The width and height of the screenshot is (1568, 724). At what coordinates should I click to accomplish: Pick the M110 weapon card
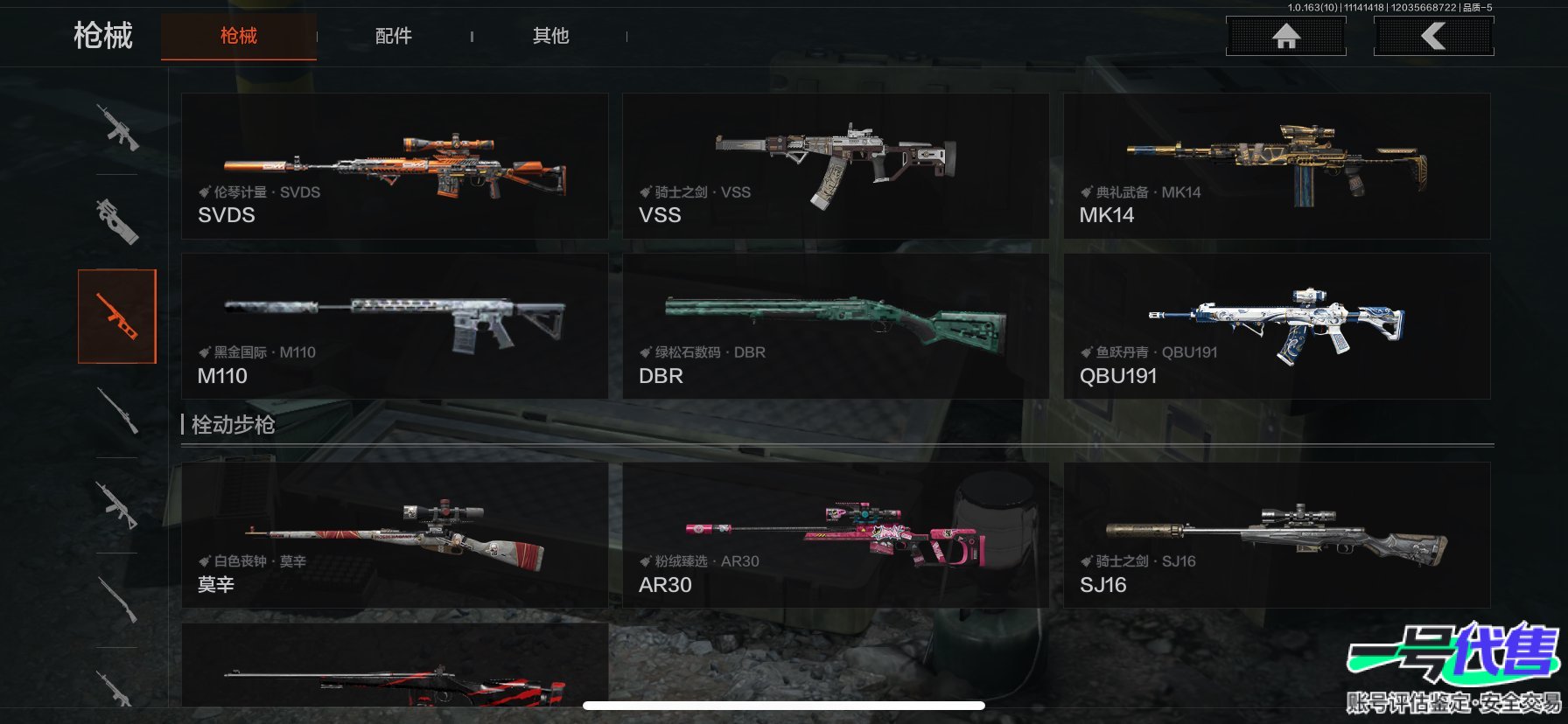tap(394, 326)
